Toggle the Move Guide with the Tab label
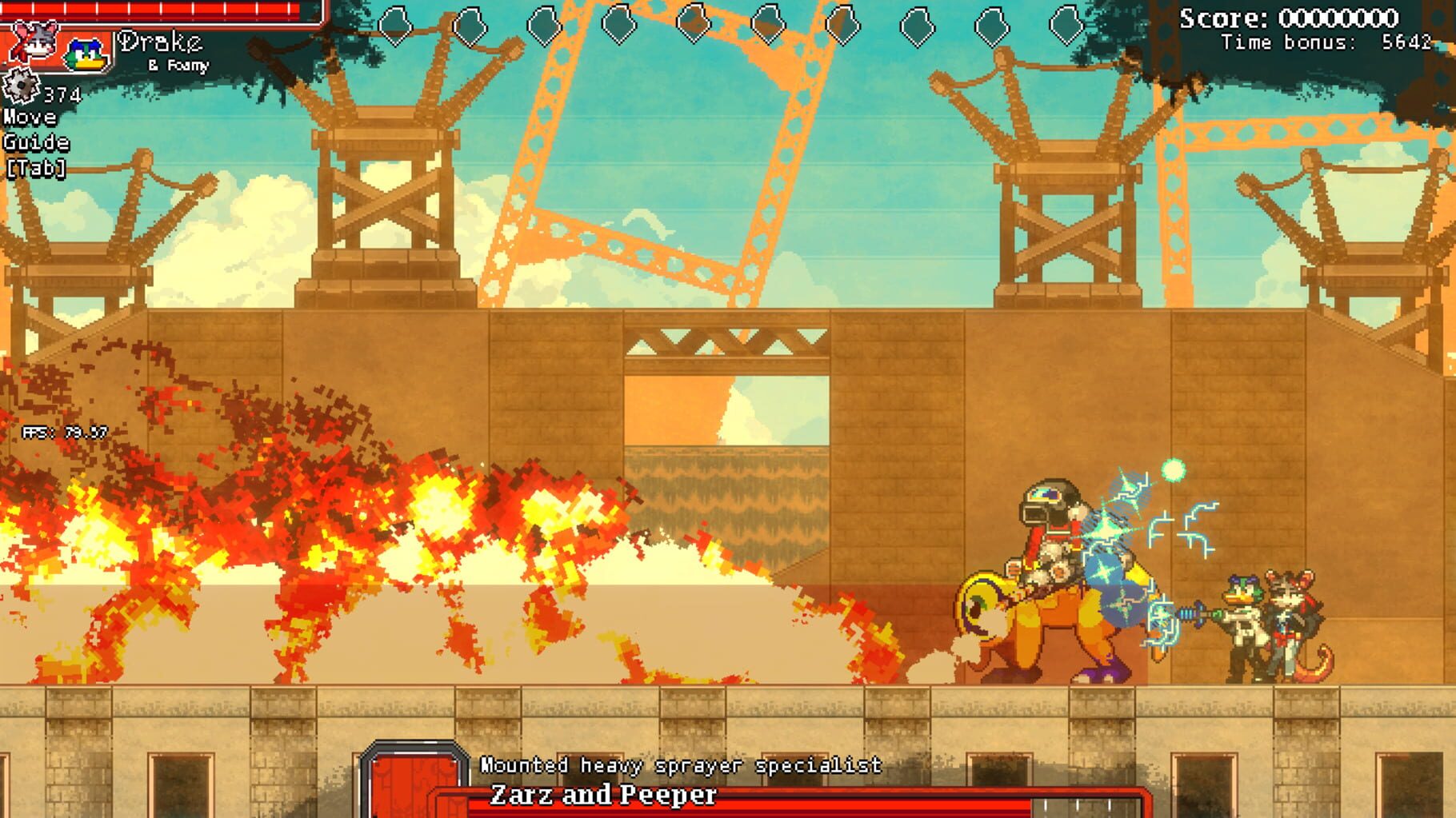Viewport: 1456px width, 818px height. coord(36,142)
